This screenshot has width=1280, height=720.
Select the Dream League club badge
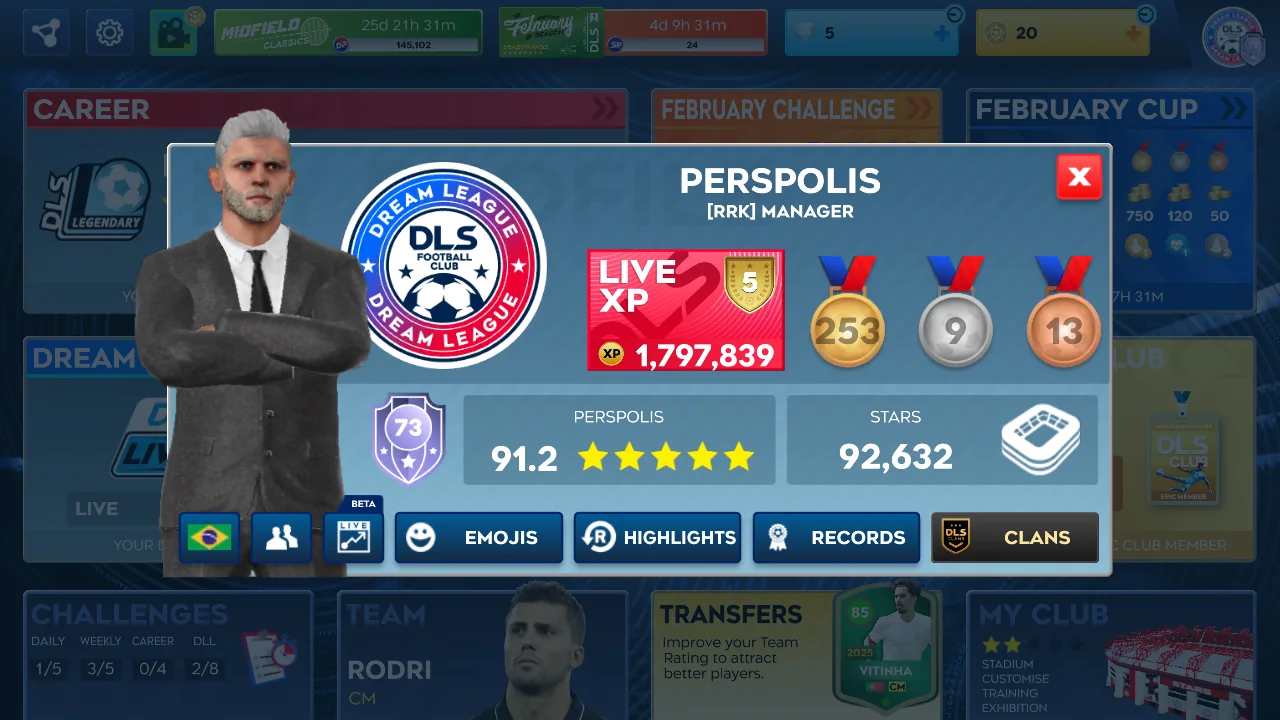[x=444, y=265]
